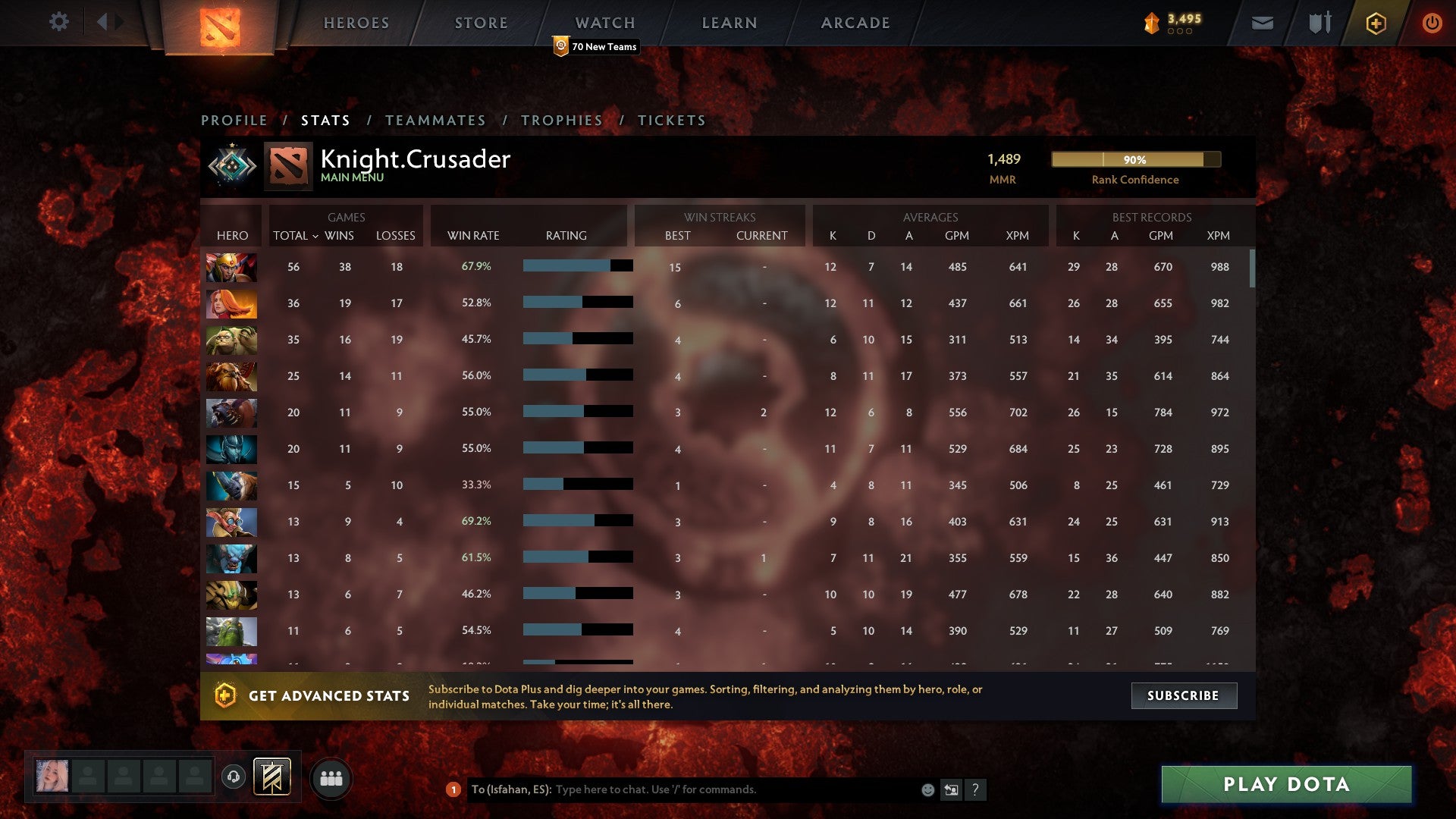Open the Armory shield-and-sword icon

pyautogui.click(x=1319, y=23)
